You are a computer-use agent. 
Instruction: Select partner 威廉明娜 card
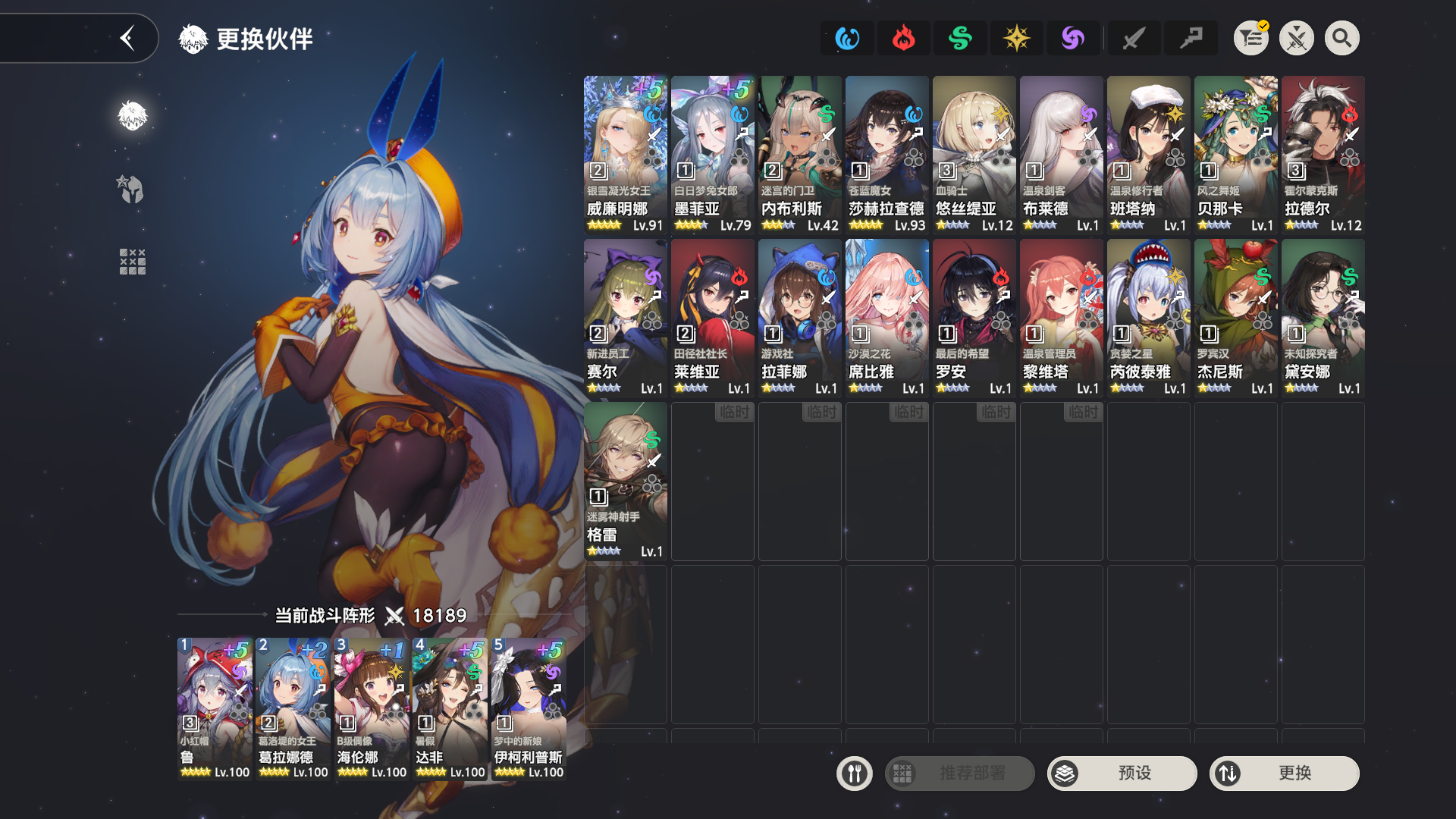coord(625,155)
